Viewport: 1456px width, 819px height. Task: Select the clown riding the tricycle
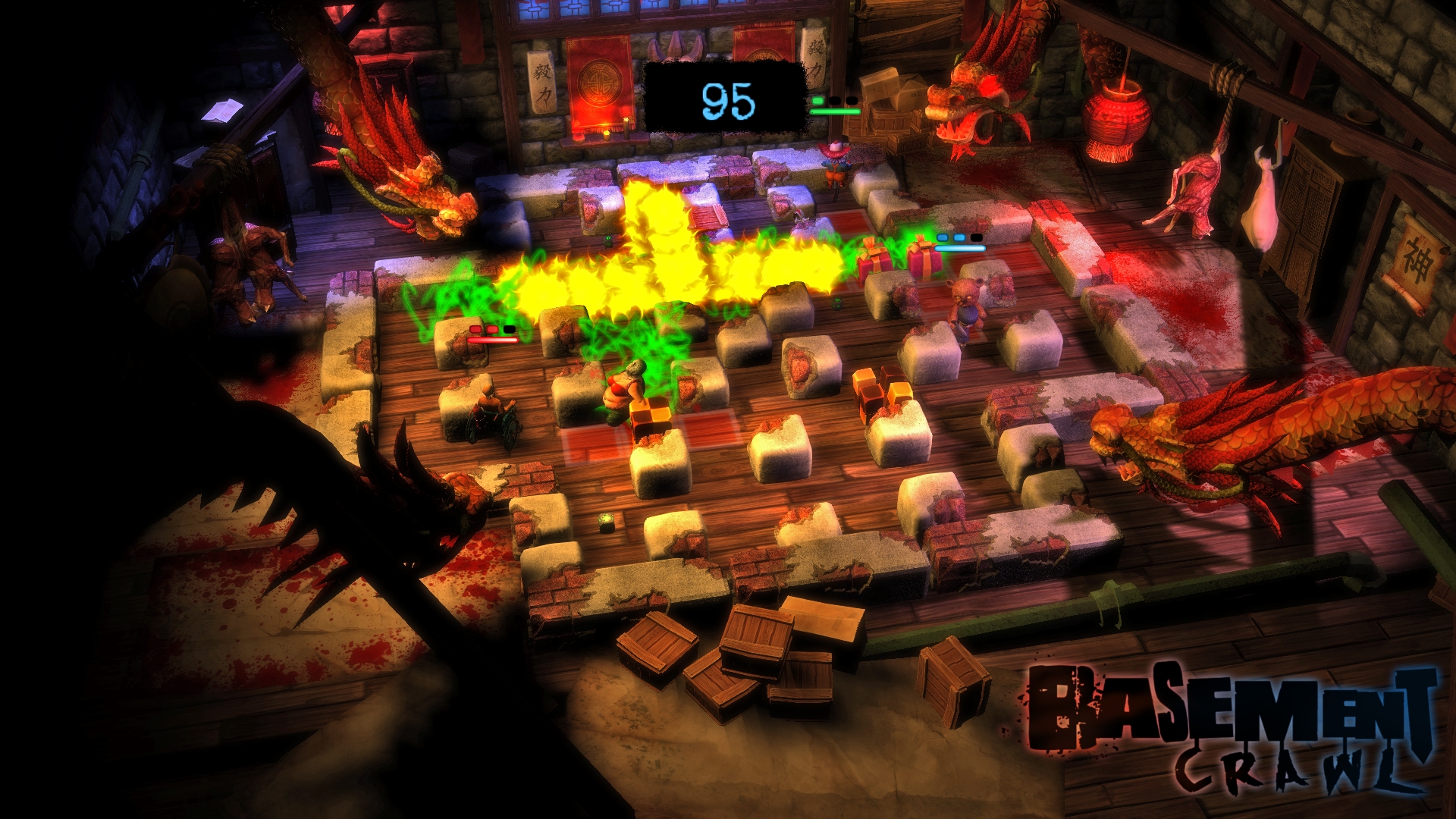(x=835, y=166)
